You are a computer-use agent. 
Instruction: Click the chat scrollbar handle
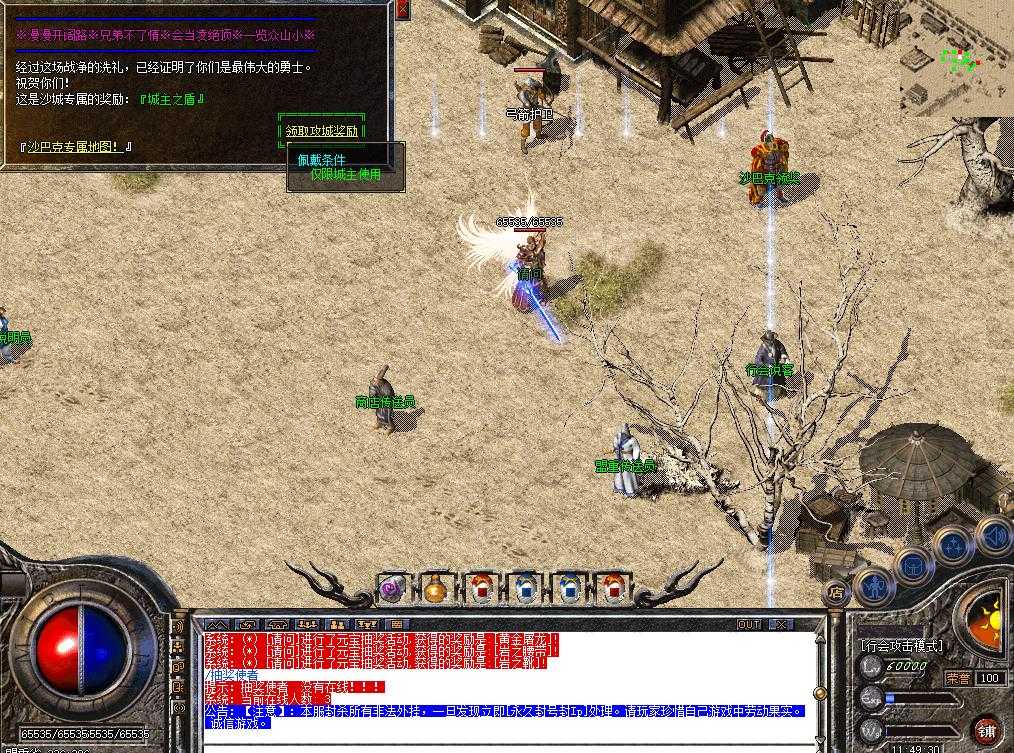tap(820, 692)
